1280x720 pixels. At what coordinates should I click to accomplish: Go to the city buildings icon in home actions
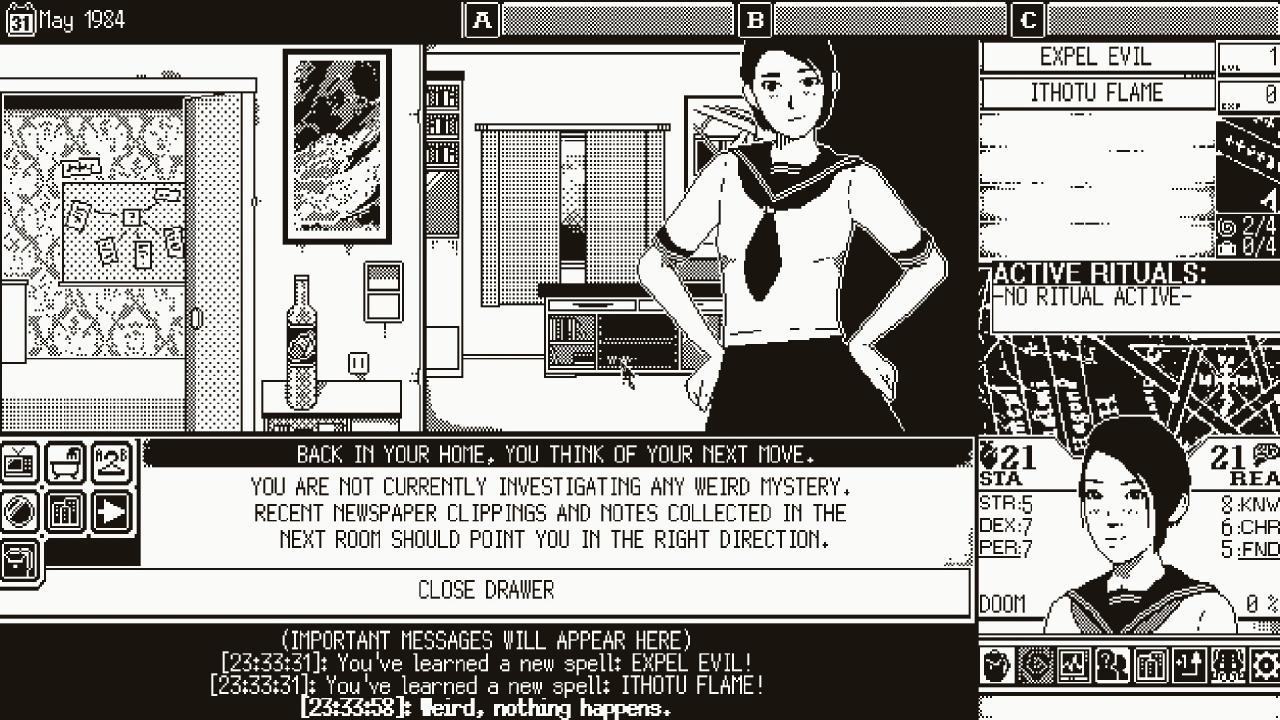[x=66, y=512]
